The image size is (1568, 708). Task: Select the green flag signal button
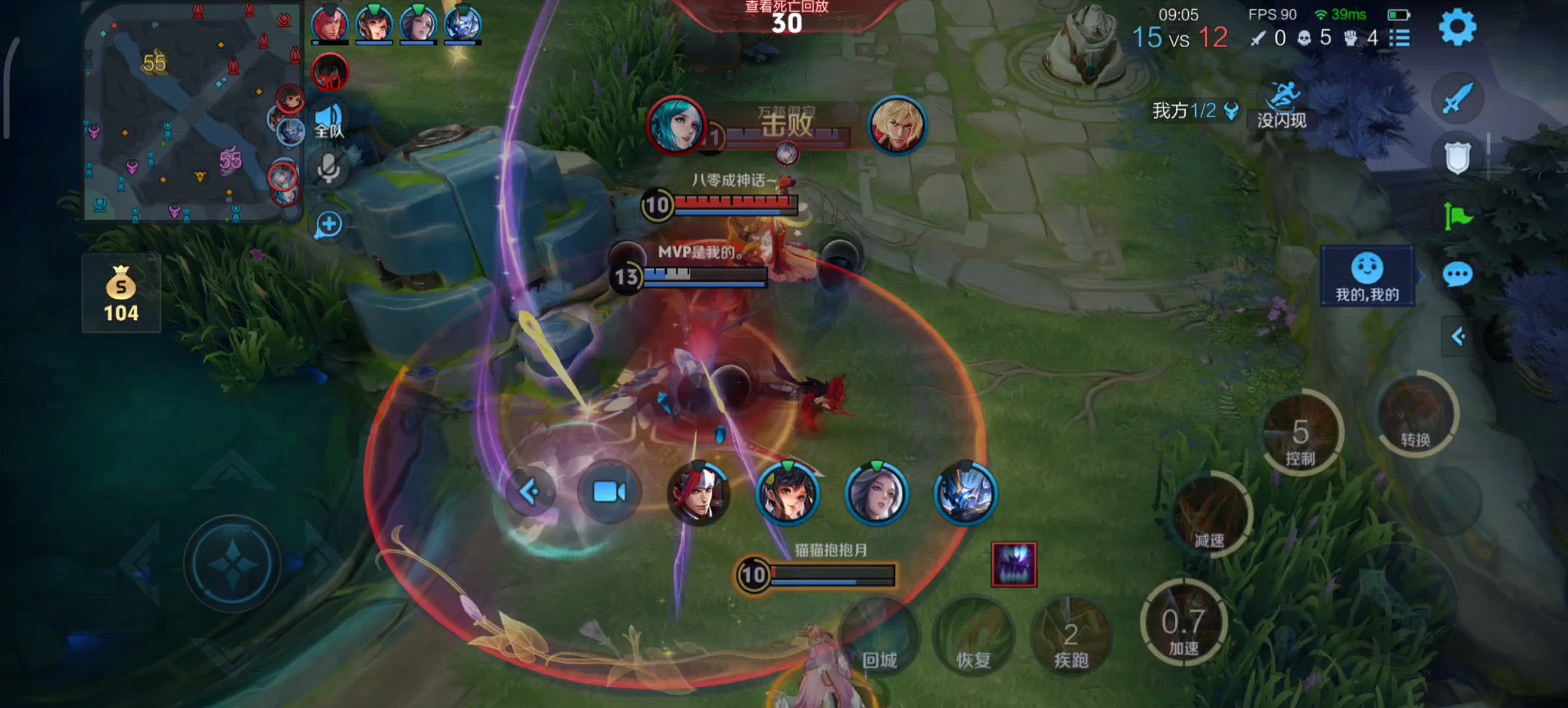point(1457,216)
